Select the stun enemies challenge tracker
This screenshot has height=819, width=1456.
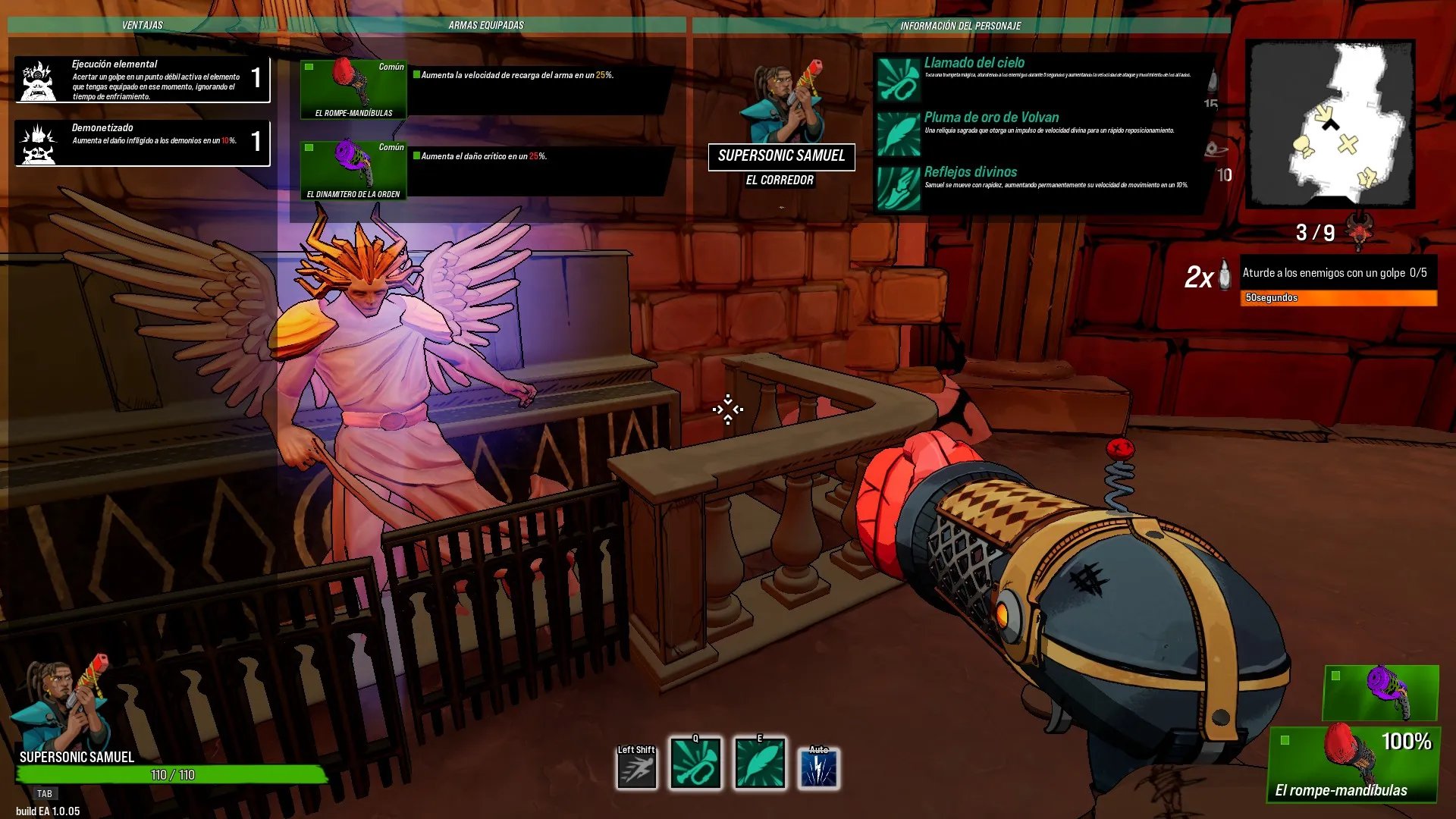pos(1338,282)
